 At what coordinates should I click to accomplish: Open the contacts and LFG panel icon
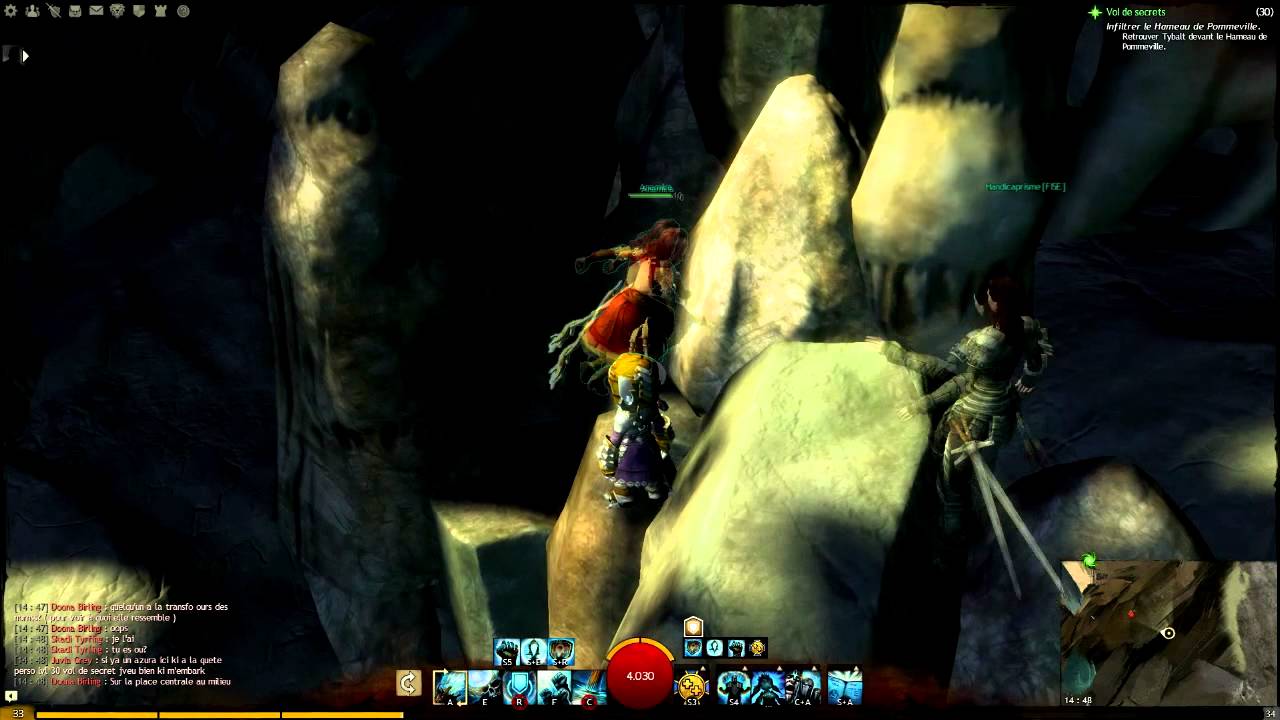click(x=32, y=10)
